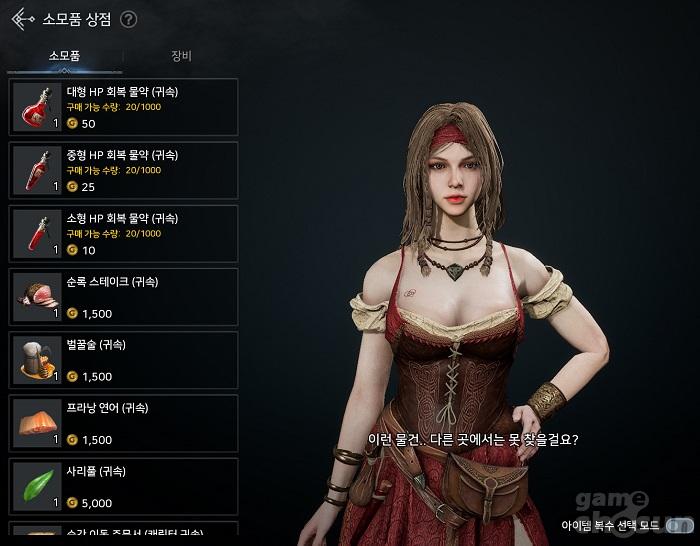The width and height of the screenshot is (700, 546).
Task: Select 중형 HP 회복 물약 item
Action: (124, 170)
